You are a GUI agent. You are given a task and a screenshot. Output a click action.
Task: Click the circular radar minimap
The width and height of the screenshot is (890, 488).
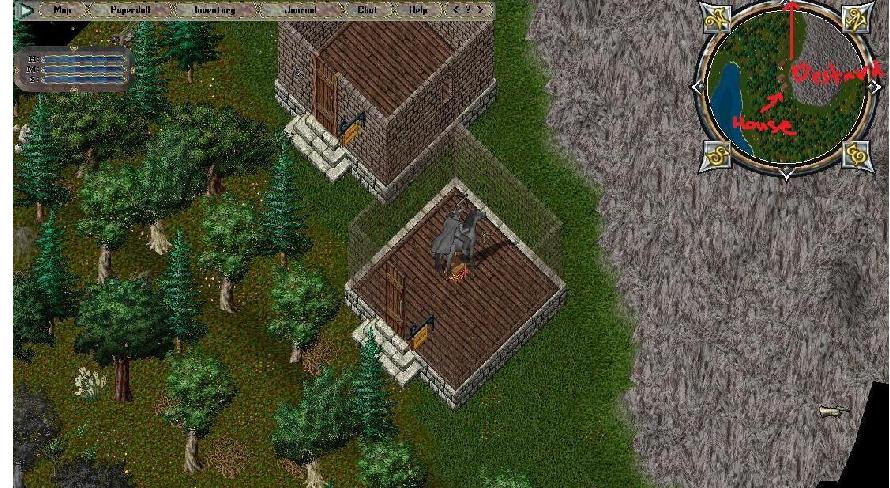pyautogui.click(x=785, y=92)
